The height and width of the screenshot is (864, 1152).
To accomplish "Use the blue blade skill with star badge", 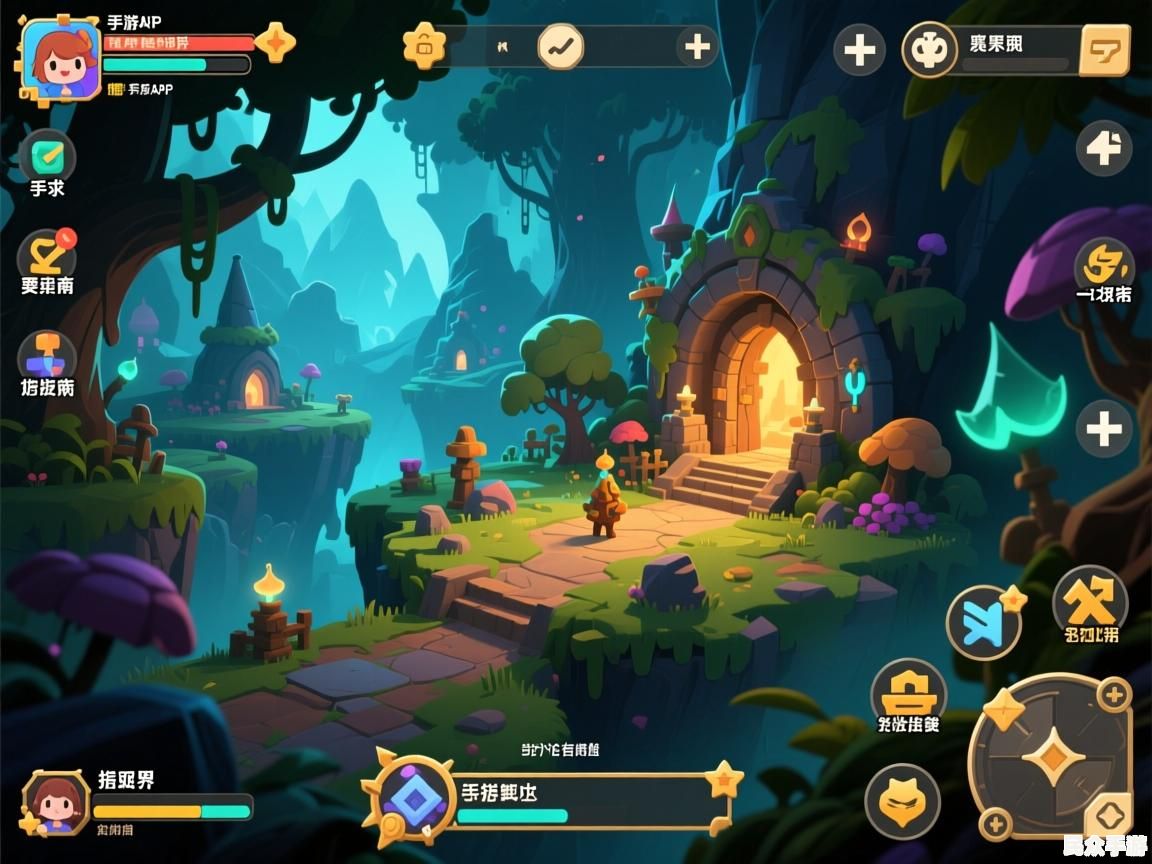I will (x=983, y=623).
